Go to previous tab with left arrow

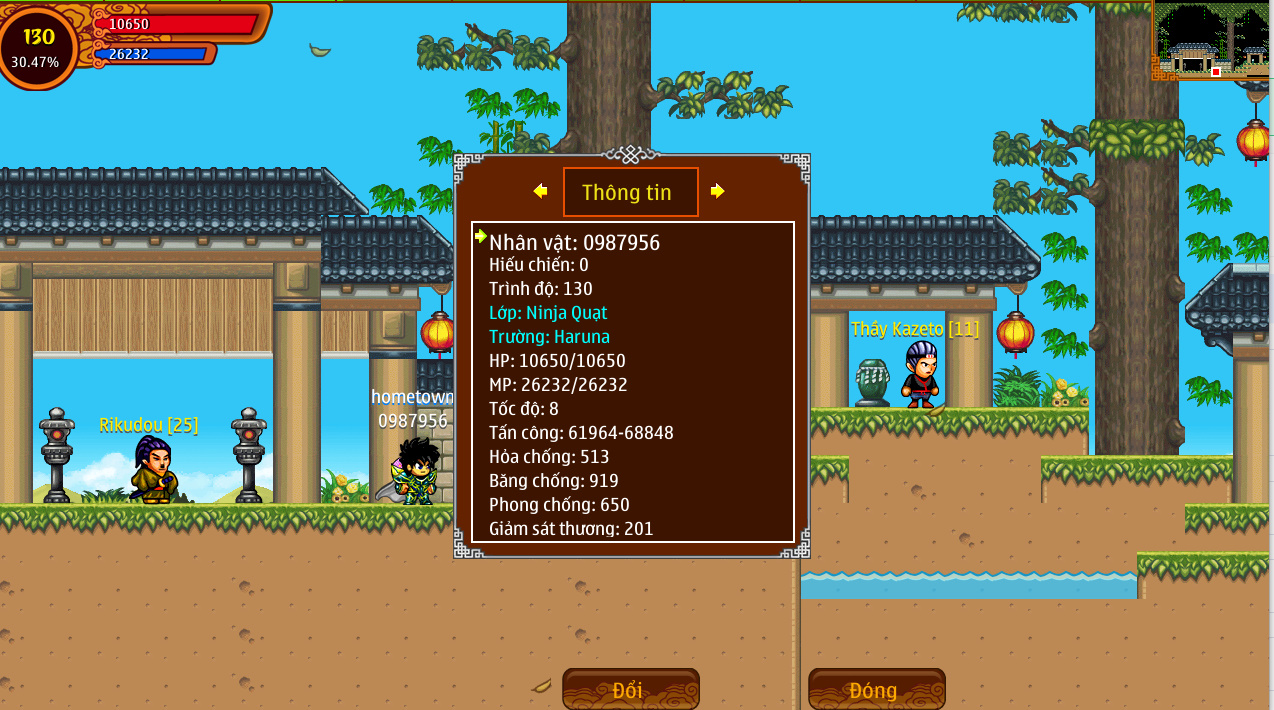click(541, 191)
